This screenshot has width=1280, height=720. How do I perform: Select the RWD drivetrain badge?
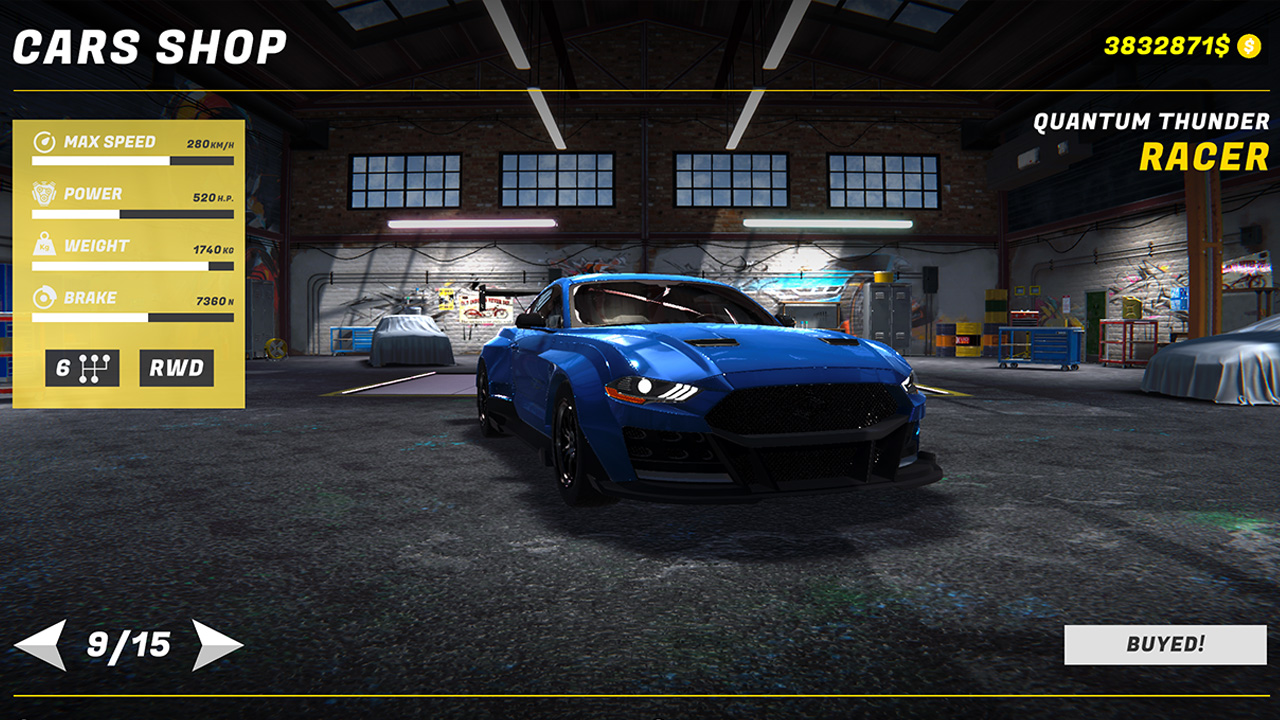[176, 368]
